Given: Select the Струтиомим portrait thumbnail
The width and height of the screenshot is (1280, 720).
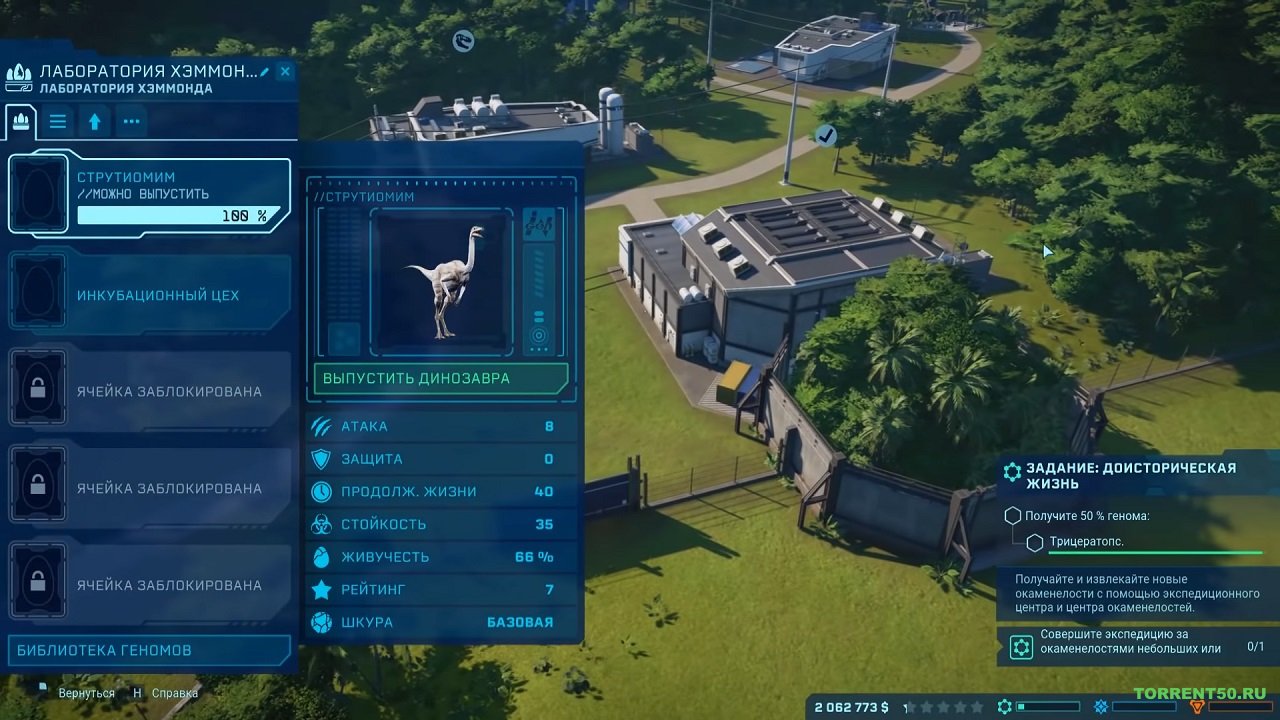Looking at the screenshot, I should (x=441, y=282).
